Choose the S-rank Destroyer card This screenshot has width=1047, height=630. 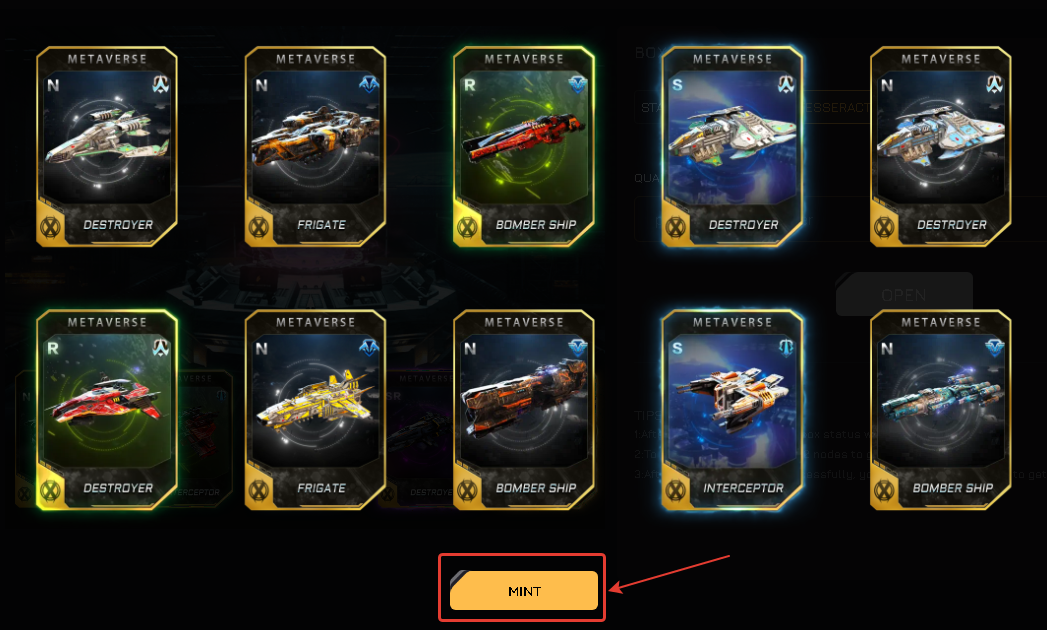(x=731, y=145)
